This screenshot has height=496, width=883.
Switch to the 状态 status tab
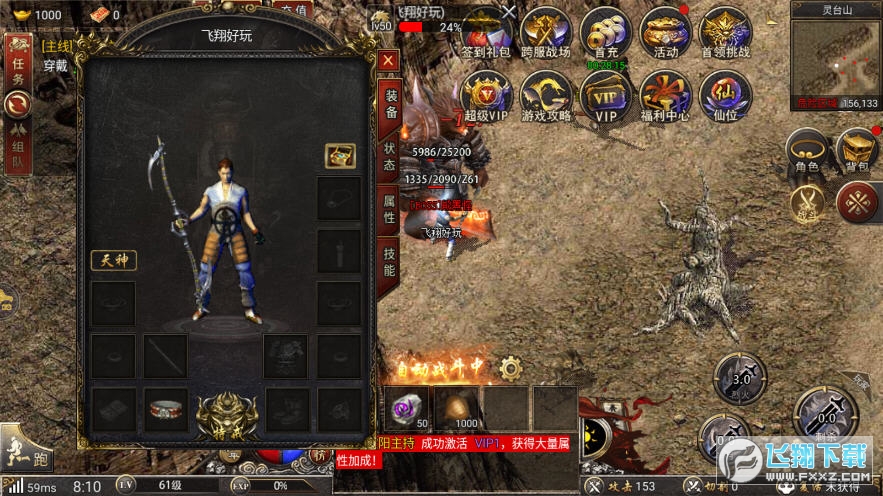click(390, 157)
